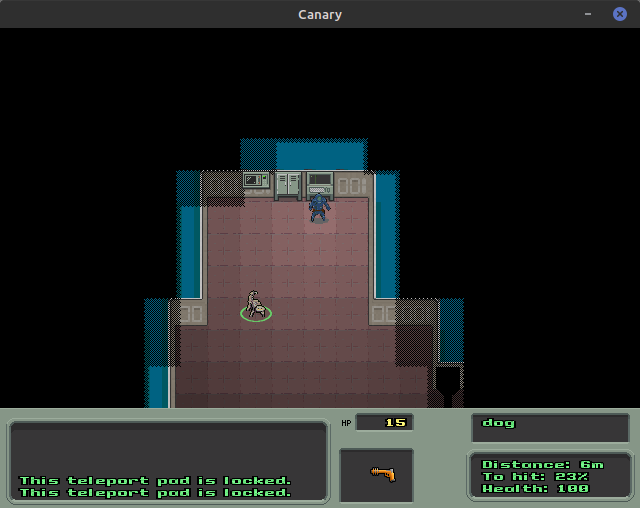Select the dog with the green marker
This screenshot has width=640, height=508.
pos(256,305)
